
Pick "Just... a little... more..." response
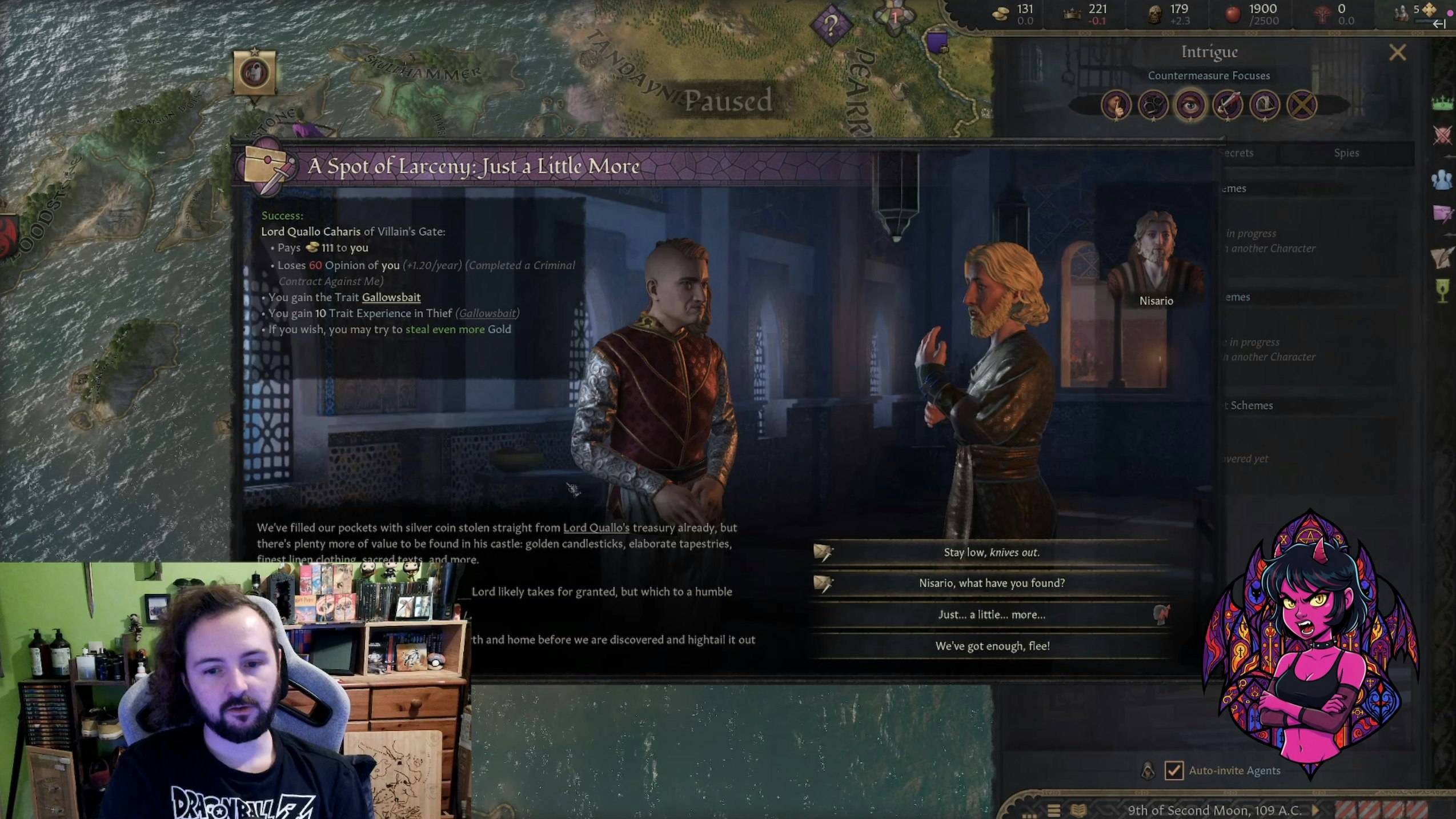point(992,614)
